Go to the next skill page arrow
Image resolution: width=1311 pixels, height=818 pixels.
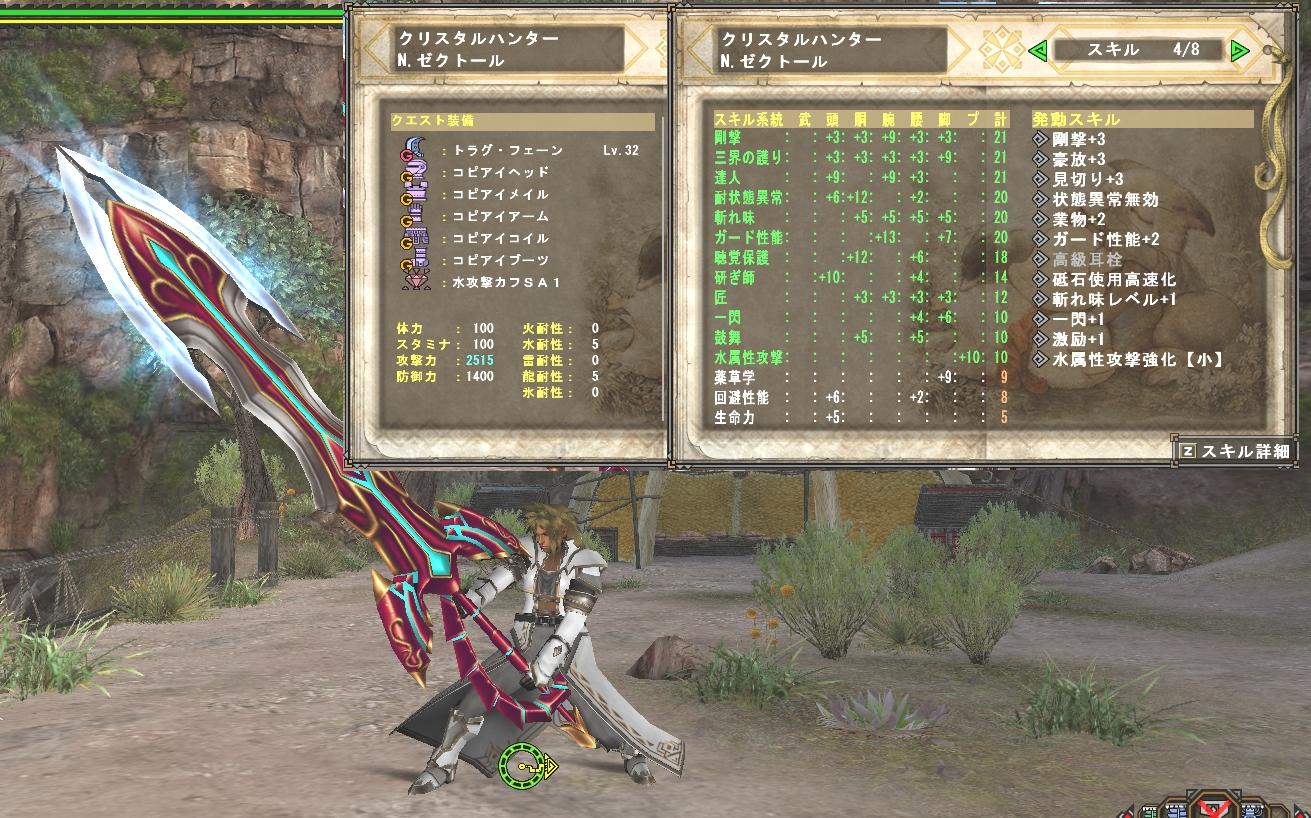tap(1241, 50)
